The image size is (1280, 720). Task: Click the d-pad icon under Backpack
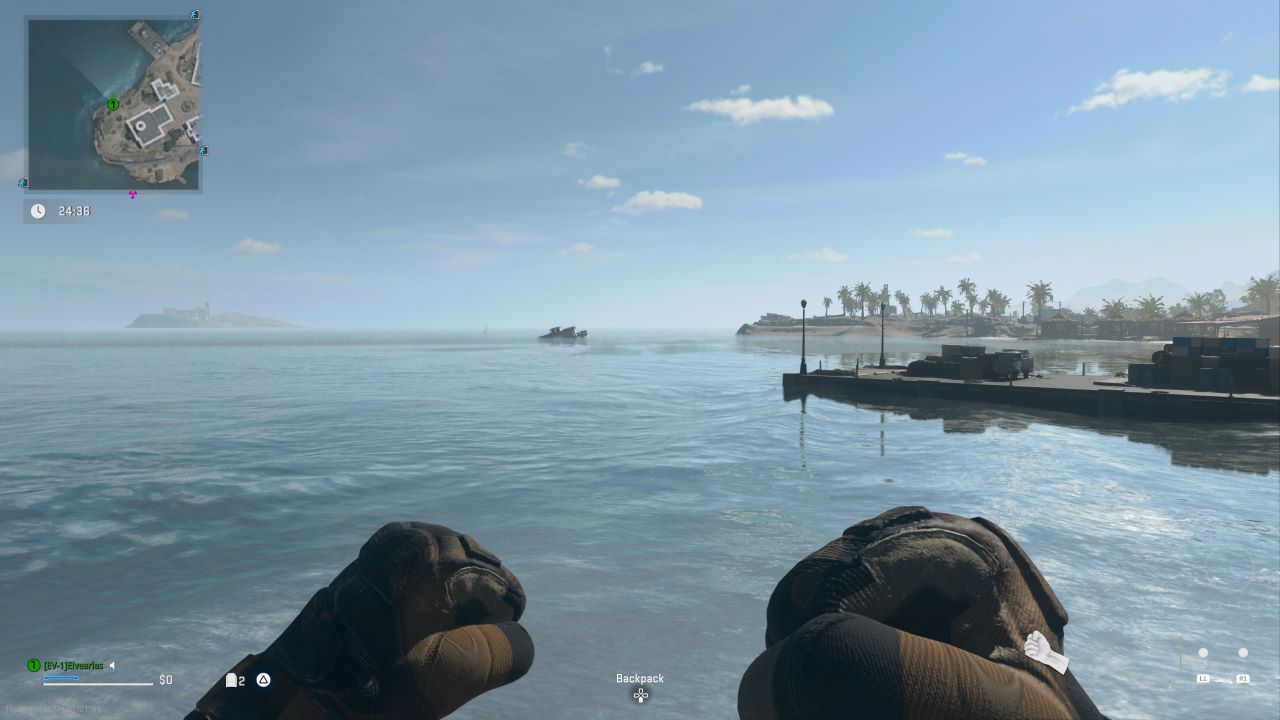coord(640,695)
